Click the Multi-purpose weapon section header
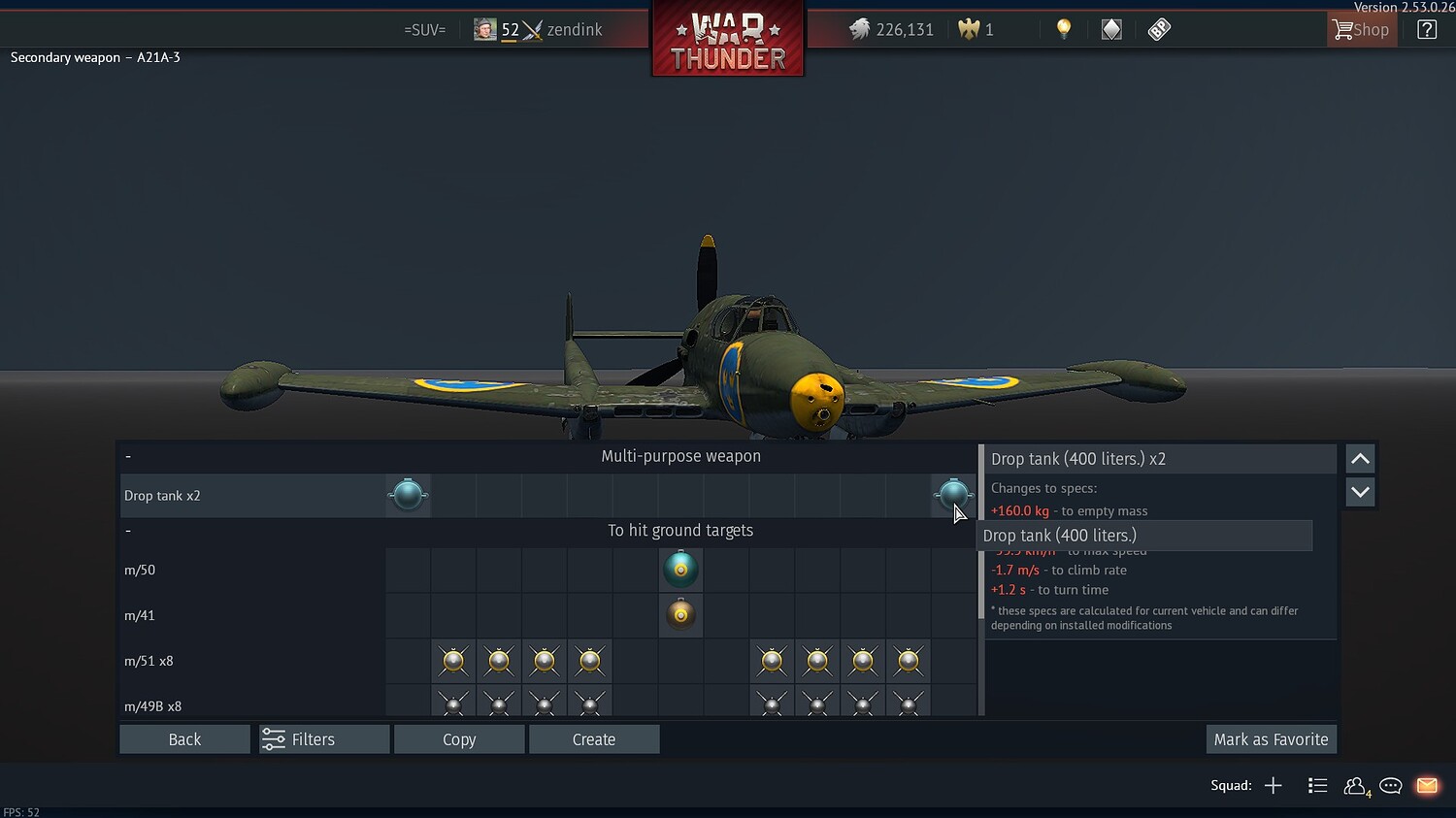 click(x=680, y=455)
